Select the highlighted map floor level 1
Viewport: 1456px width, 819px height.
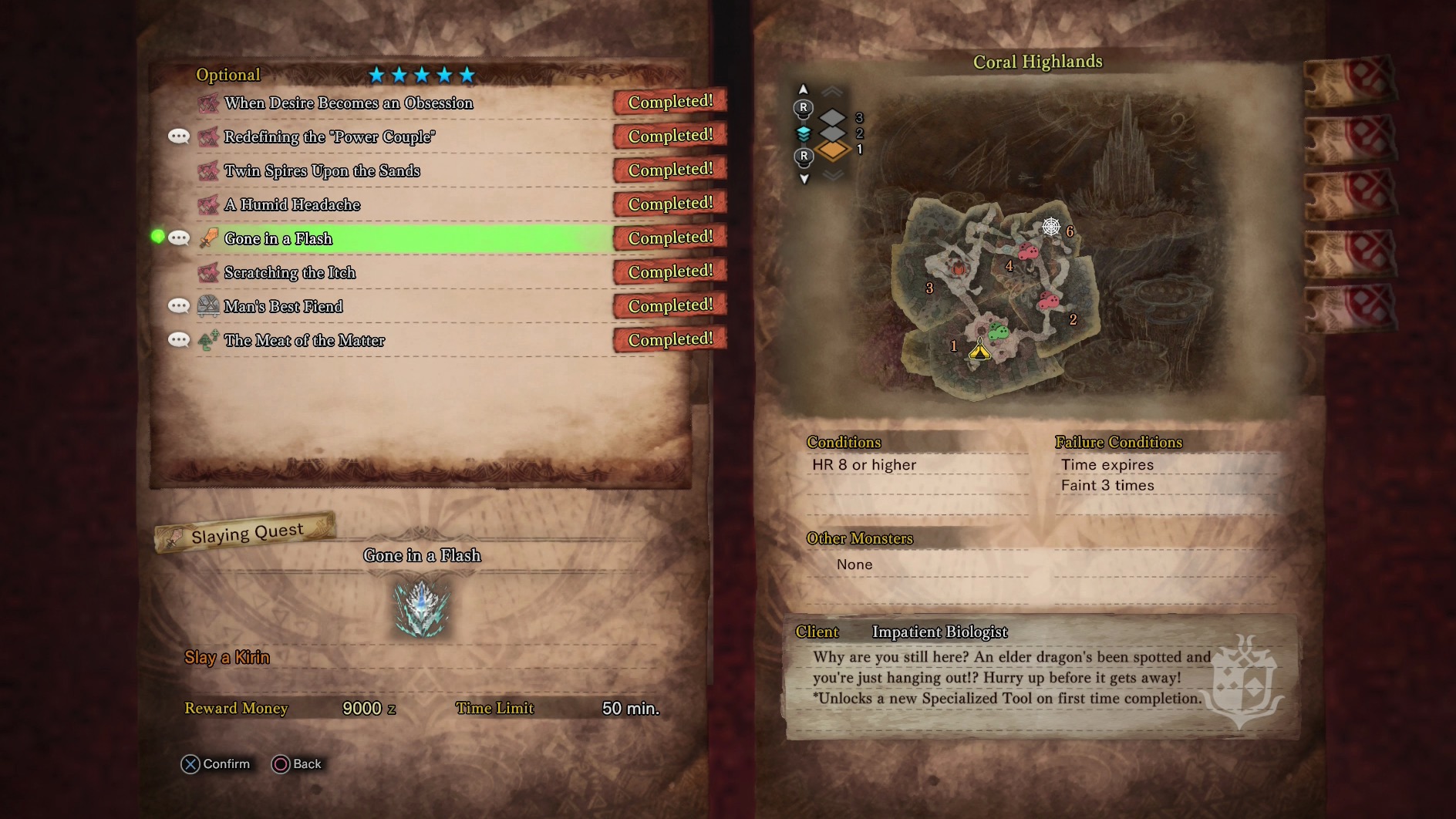tap(833, 150)
